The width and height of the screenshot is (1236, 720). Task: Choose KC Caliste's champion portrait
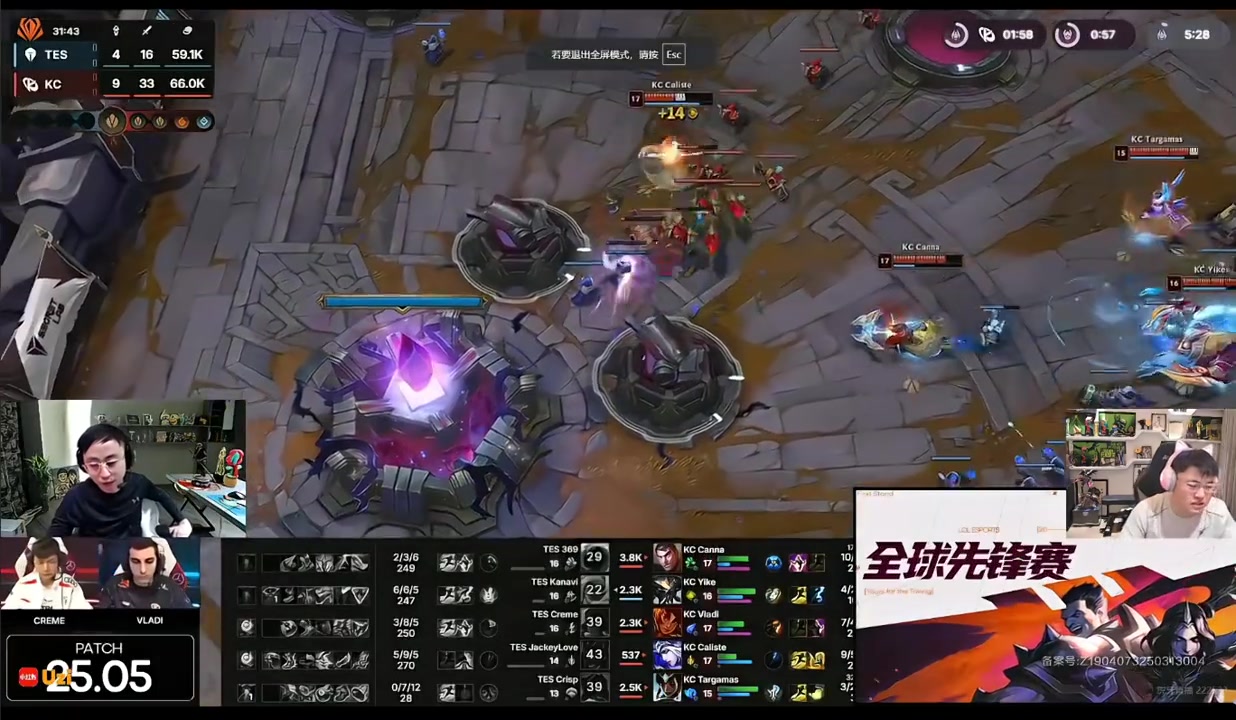click(667, 656)
